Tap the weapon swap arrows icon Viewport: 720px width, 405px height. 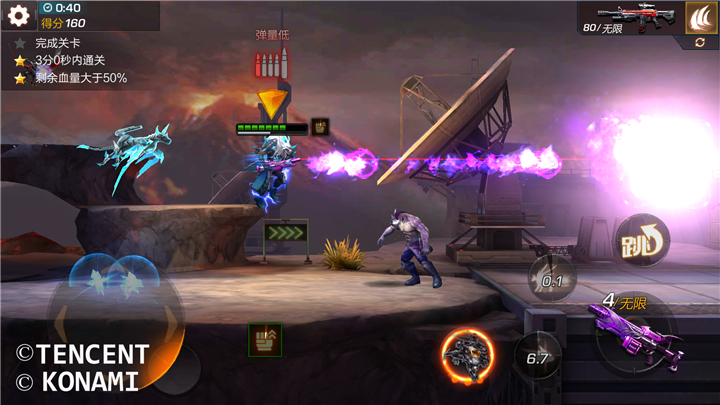[x=700, y=43]
